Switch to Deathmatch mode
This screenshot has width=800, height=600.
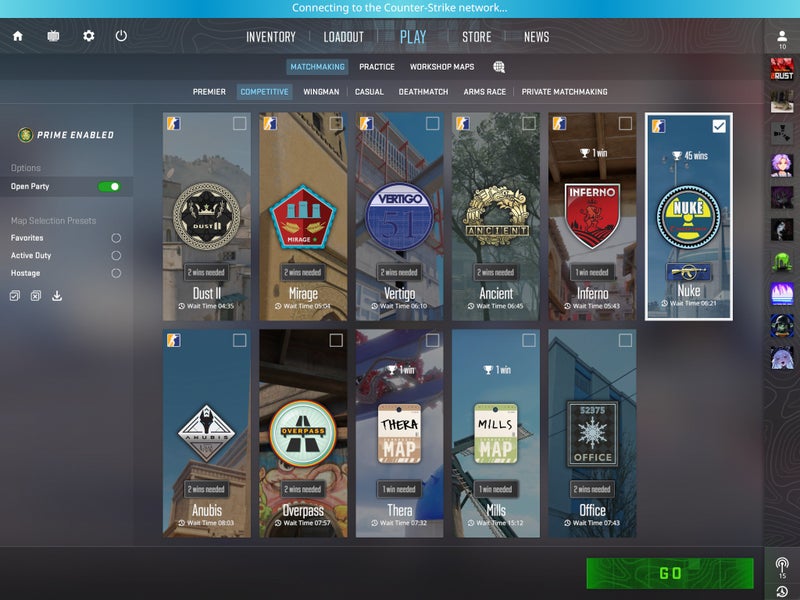(x=423, y=92)
